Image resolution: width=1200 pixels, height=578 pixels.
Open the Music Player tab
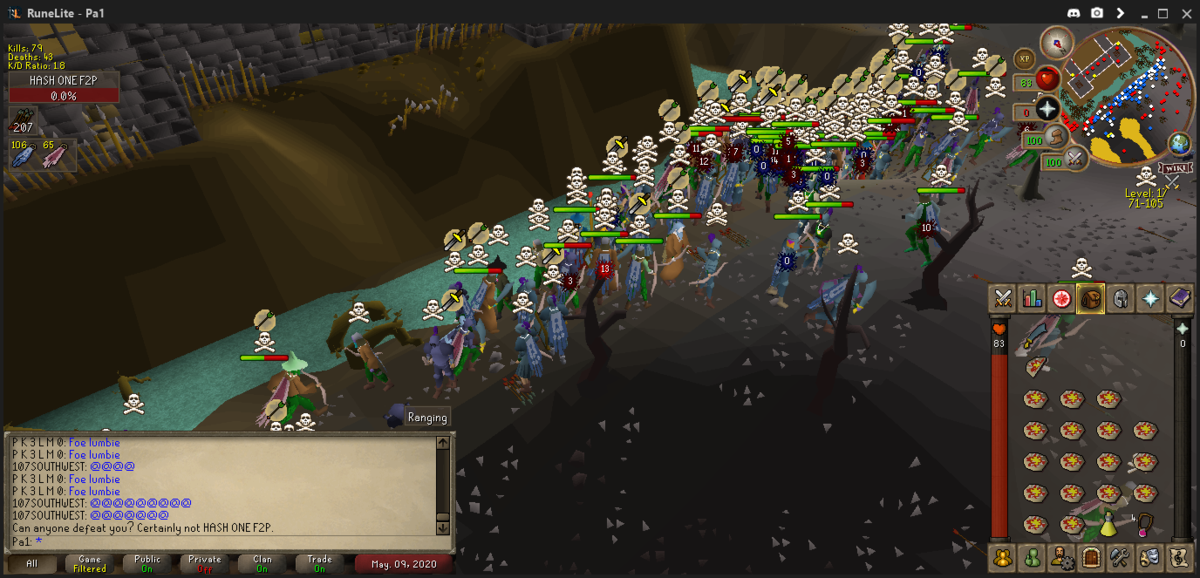pyautogui.click(x=1180, y=556)
